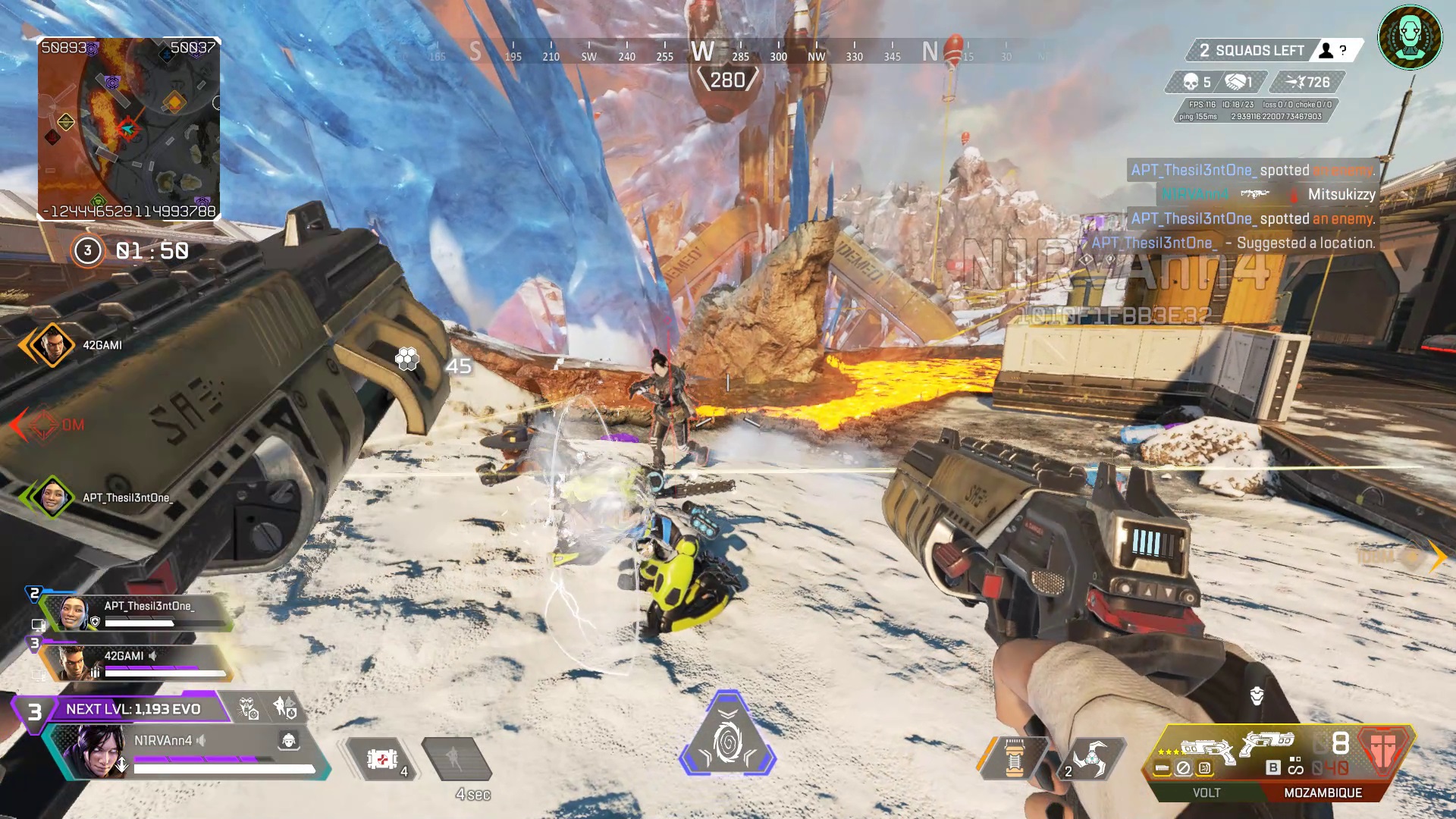Select the arc star ordnance slot

coord(1089,758)
